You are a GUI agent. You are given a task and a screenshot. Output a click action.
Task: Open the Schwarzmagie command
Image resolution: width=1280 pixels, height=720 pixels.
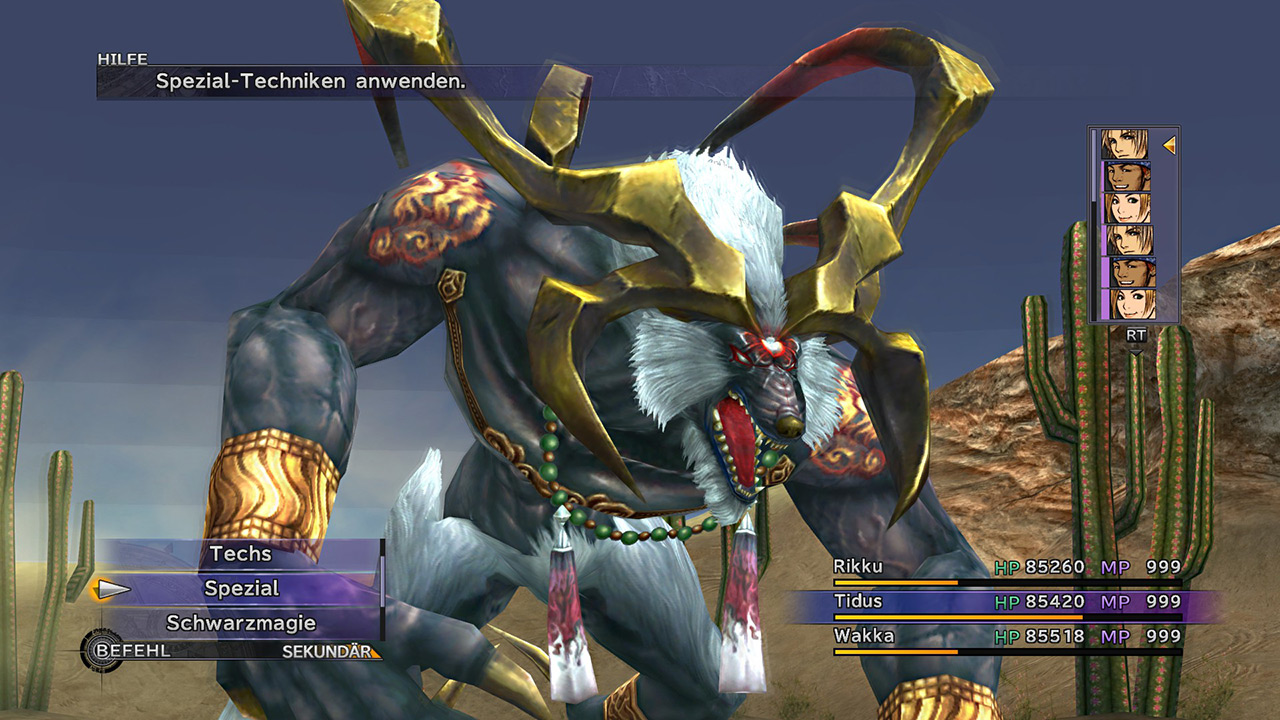(241, 623)
